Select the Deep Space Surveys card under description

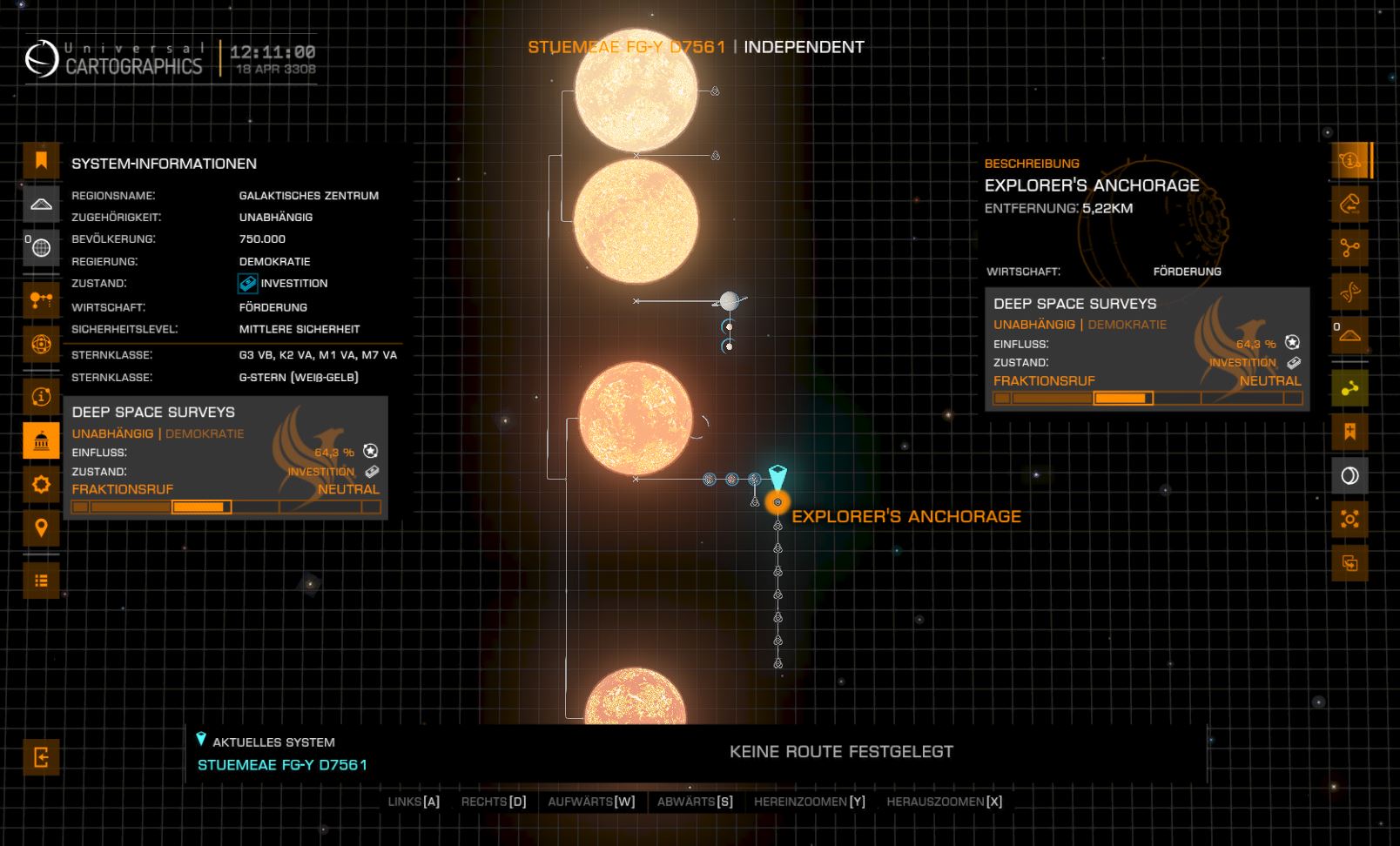(1148, 348)
